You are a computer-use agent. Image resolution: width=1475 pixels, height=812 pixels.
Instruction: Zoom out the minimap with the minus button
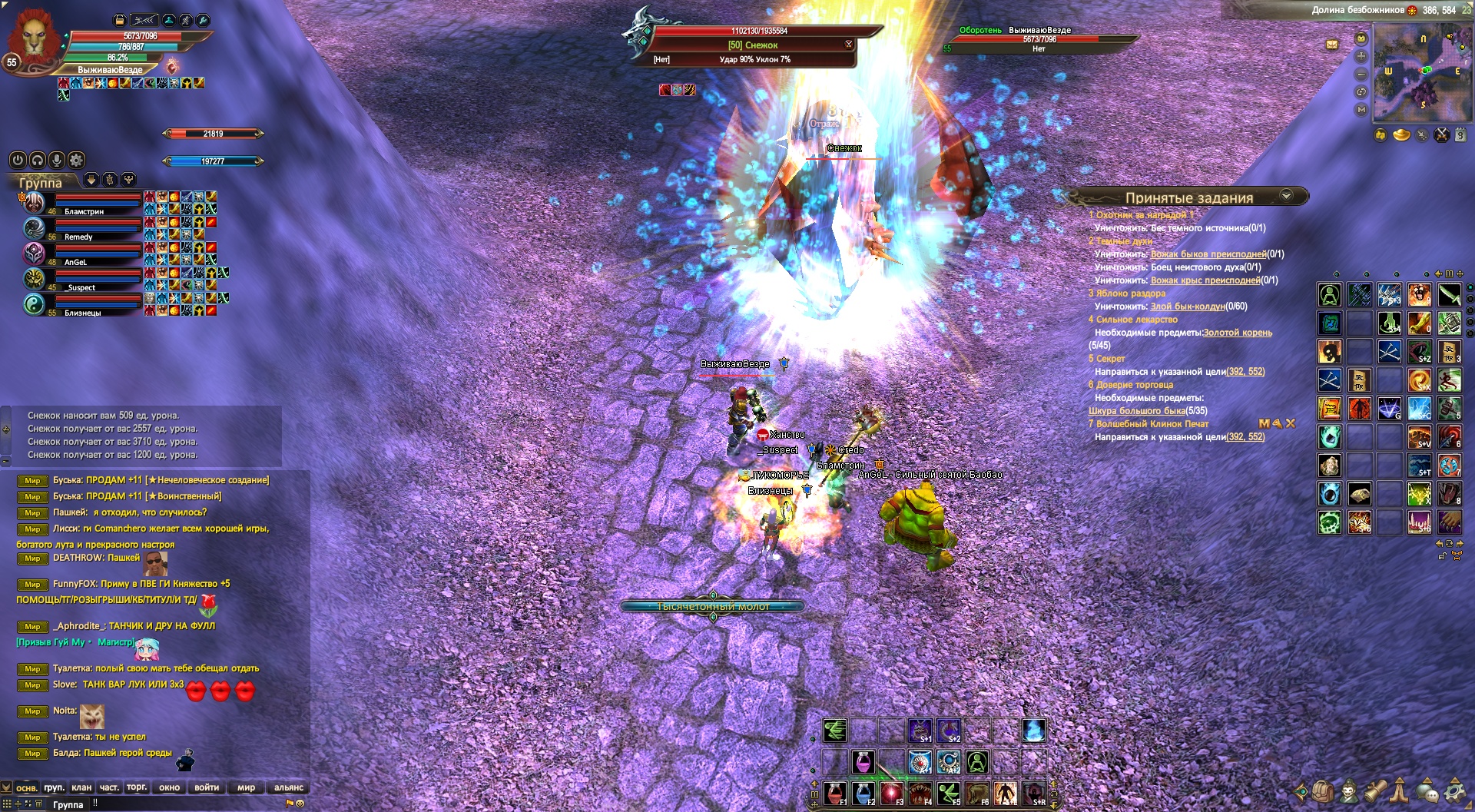1361,75
